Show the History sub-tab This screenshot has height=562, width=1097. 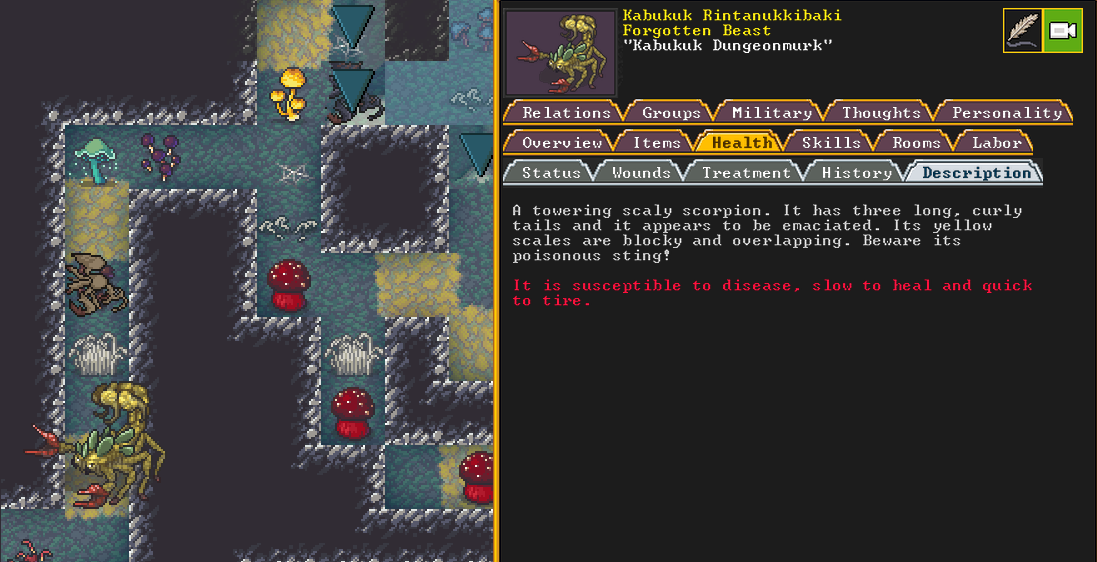[x=857, y=173]
